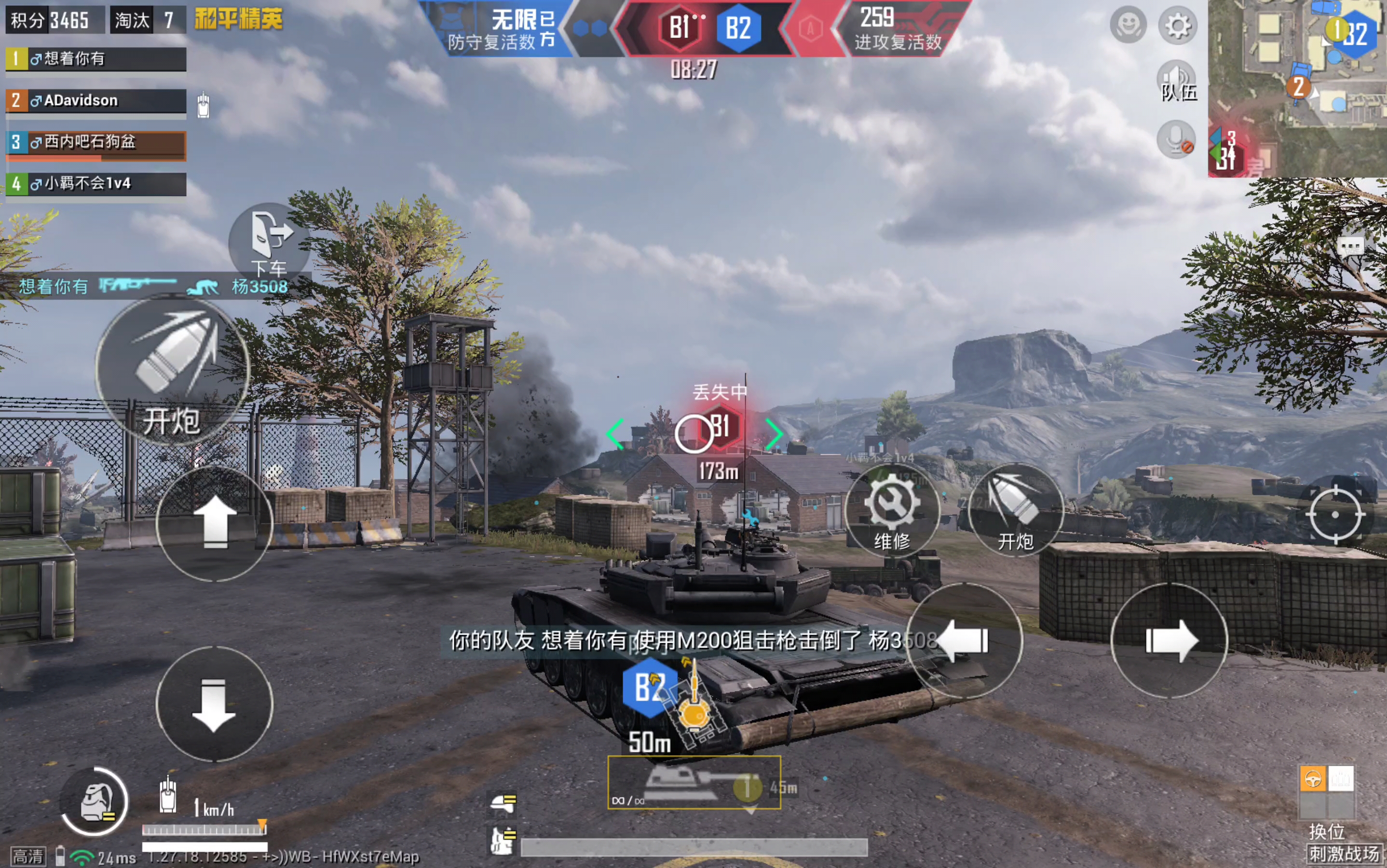Reverse the tank with the down arrow
Viewport: 1387px width, 868px height.
[x=214, y=705]
